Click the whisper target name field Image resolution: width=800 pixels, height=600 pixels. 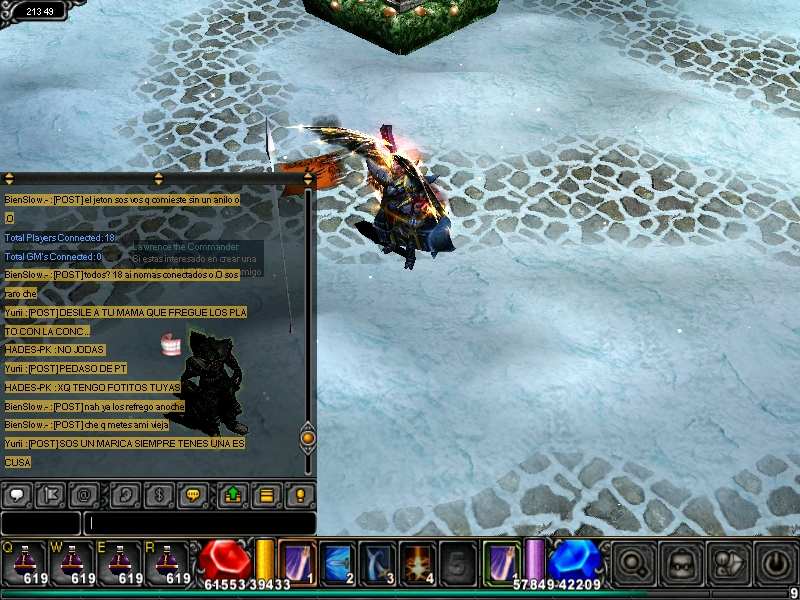click(40, 523)
